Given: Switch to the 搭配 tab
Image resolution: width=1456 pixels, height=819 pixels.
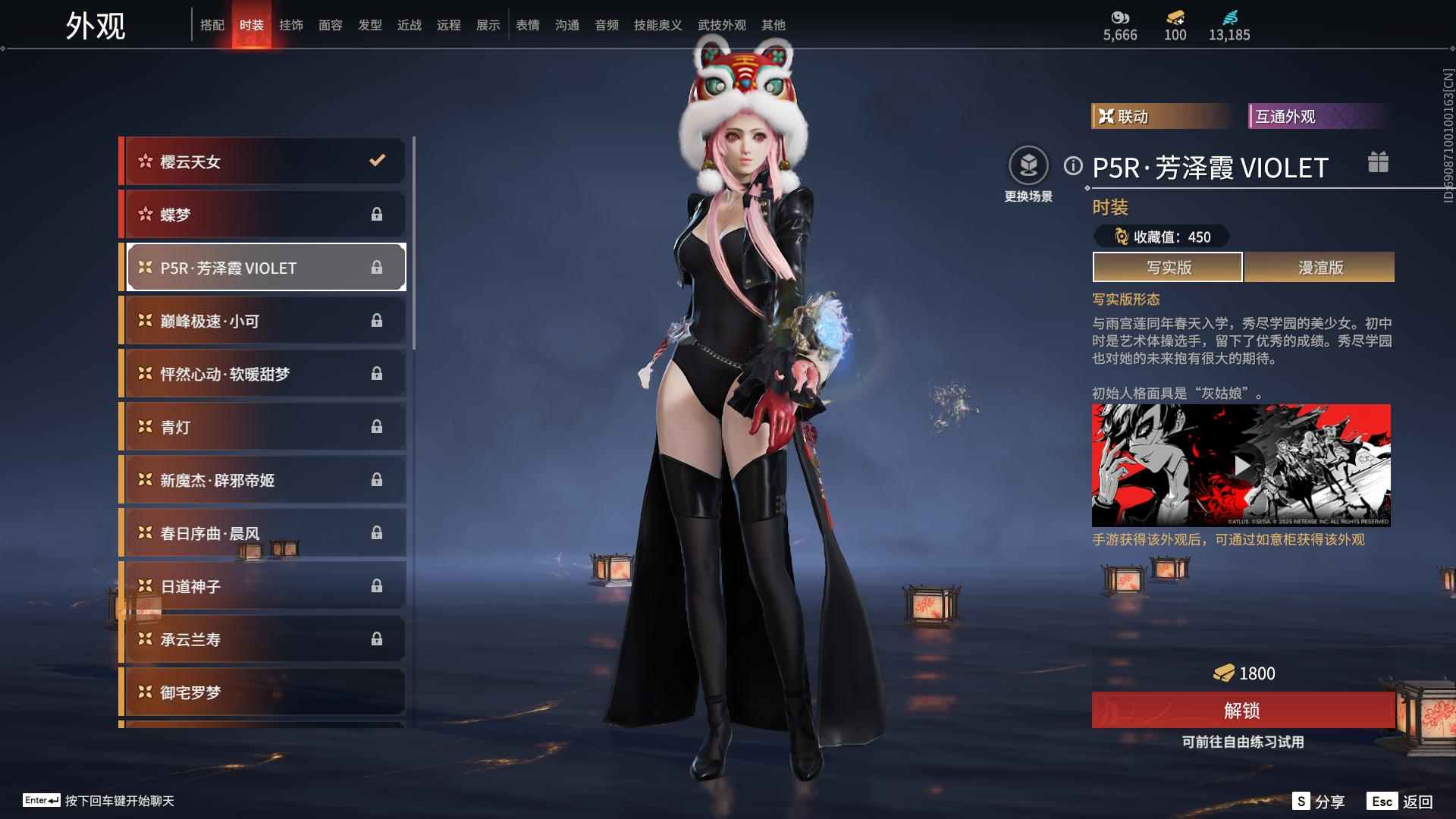Looking at the screenshot, I should [x=212, y=25].
